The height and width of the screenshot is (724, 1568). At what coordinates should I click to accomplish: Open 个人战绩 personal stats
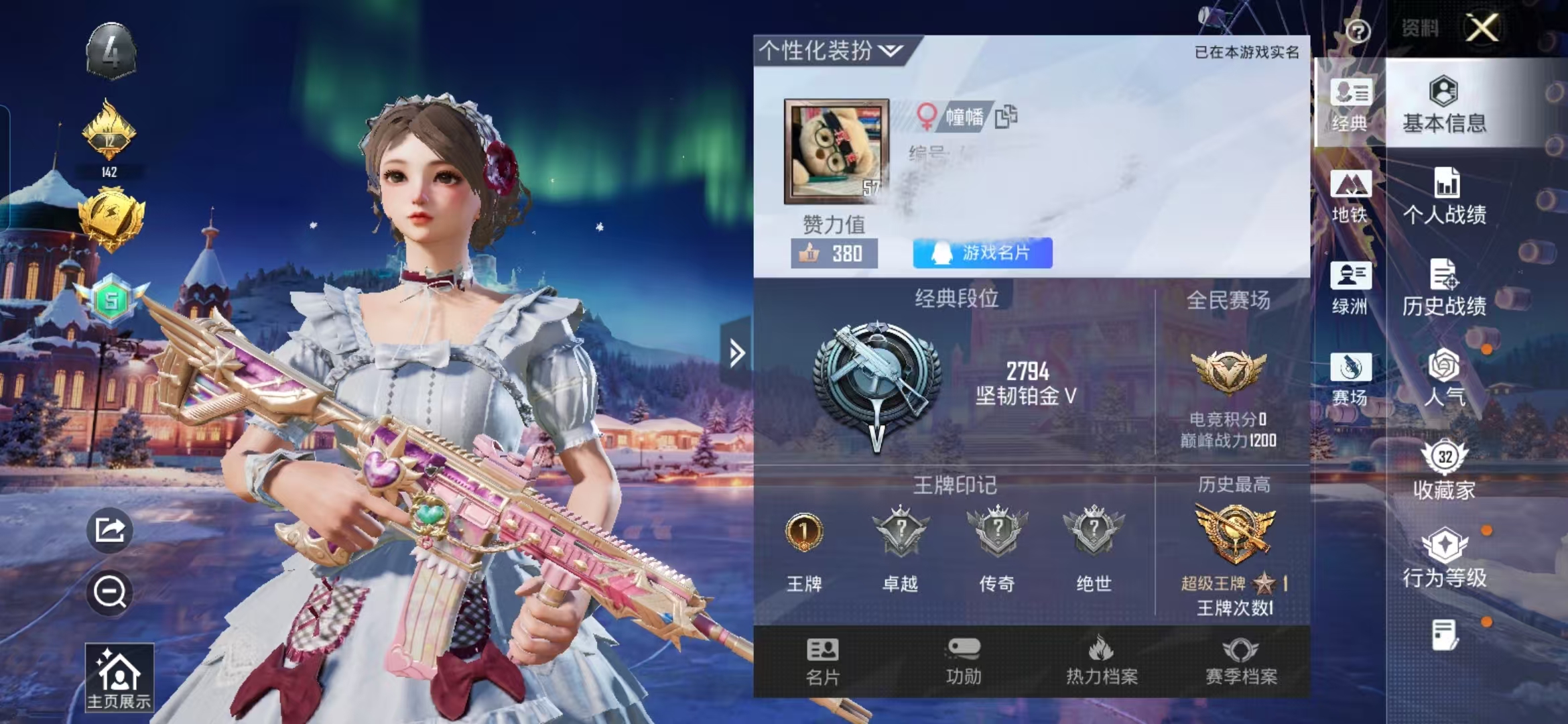point(1445,196)
